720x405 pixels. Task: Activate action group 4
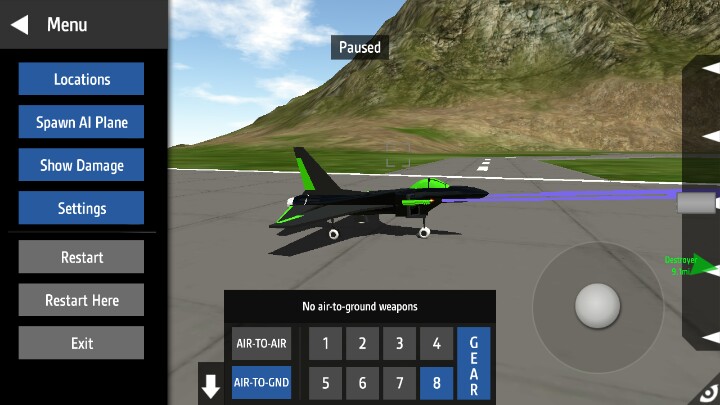pyautogui.click(x=436, y=344)
